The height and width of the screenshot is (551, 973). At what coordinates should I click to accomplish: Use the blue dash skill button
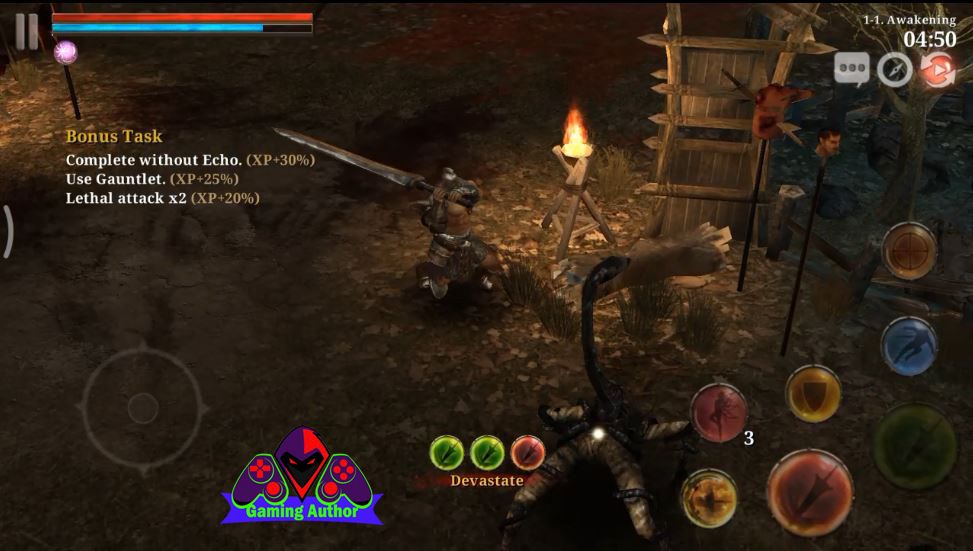[908, 346]
